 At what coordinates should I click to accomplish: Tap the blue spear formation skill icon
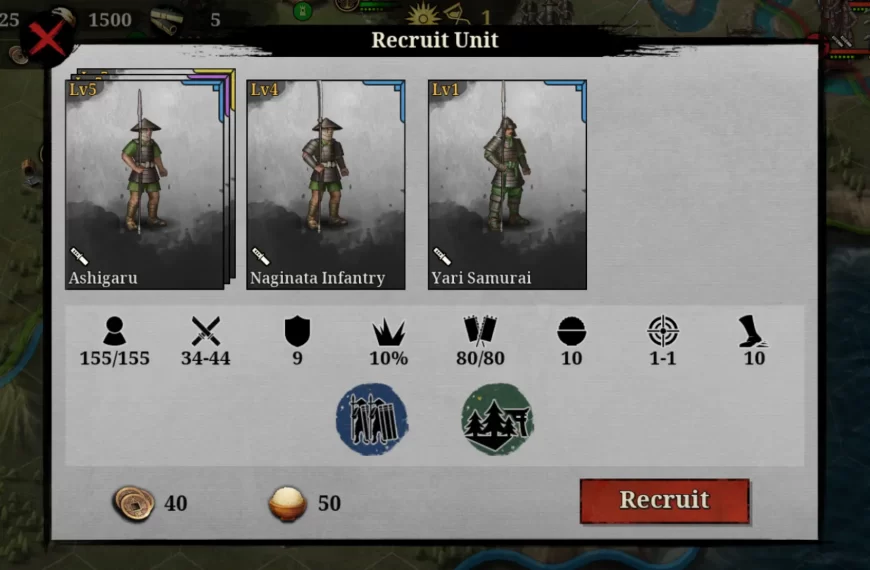click(x=372, y=419)
